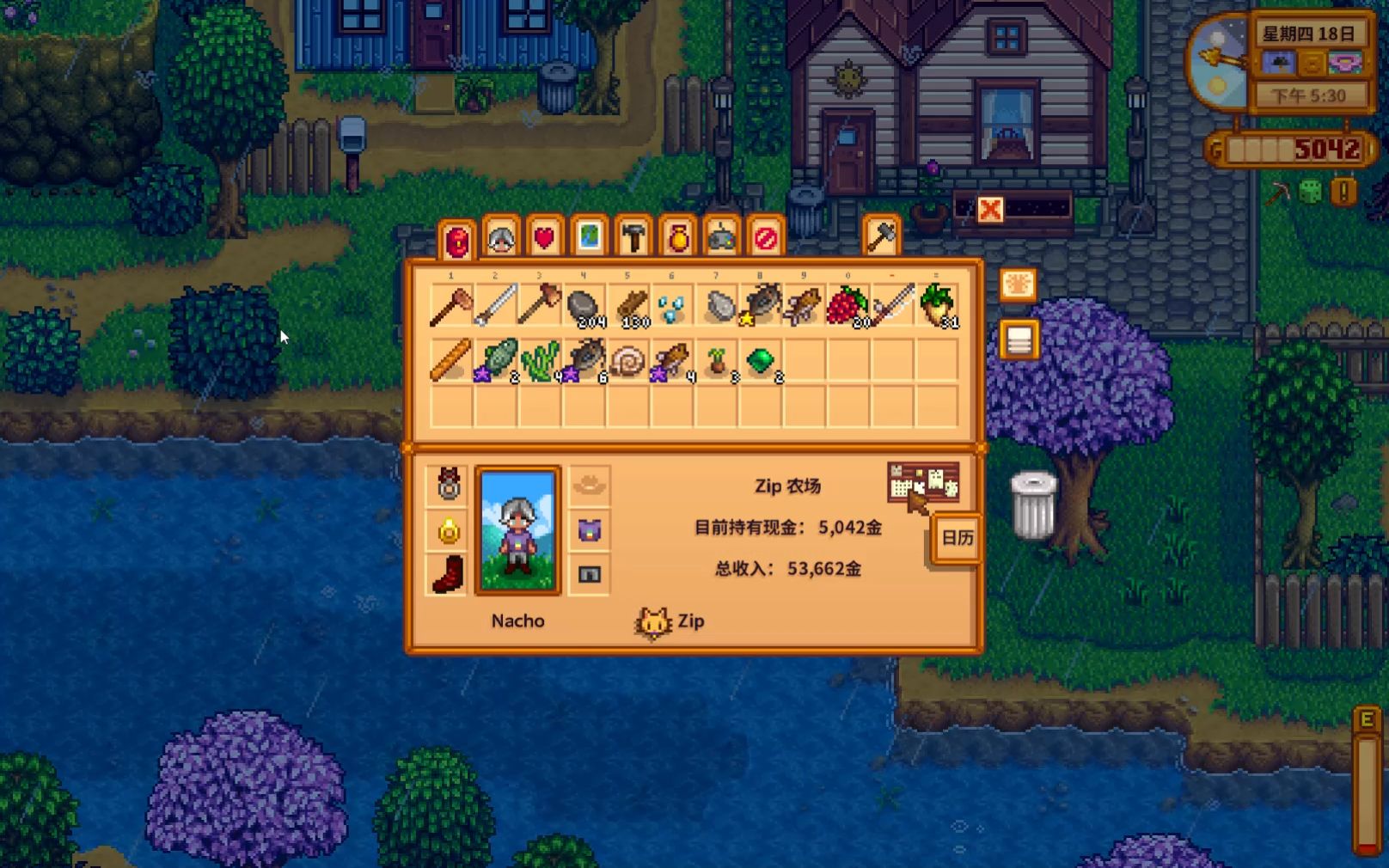The image size is (1389, 868).
Task: Click the organize inventory button
Action: (x=1019, y=340)
